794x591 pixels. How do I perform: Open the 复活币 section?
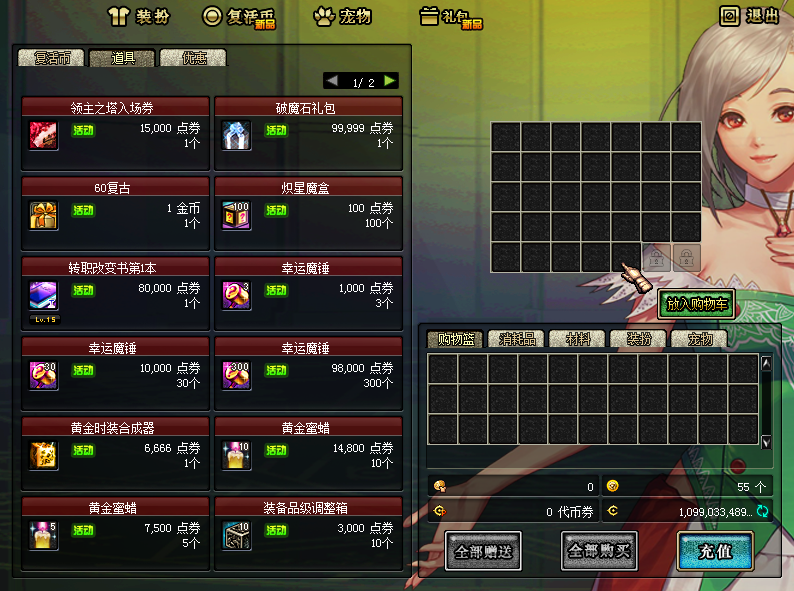pos(239,16)
